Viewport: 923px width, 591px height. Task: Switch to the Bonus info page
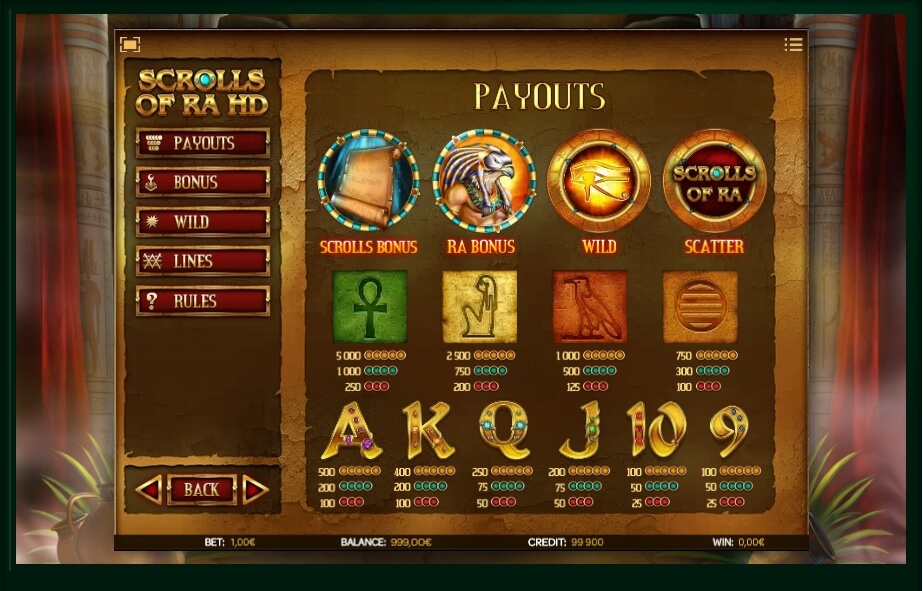pyautogui.click(x=203, y=182)
